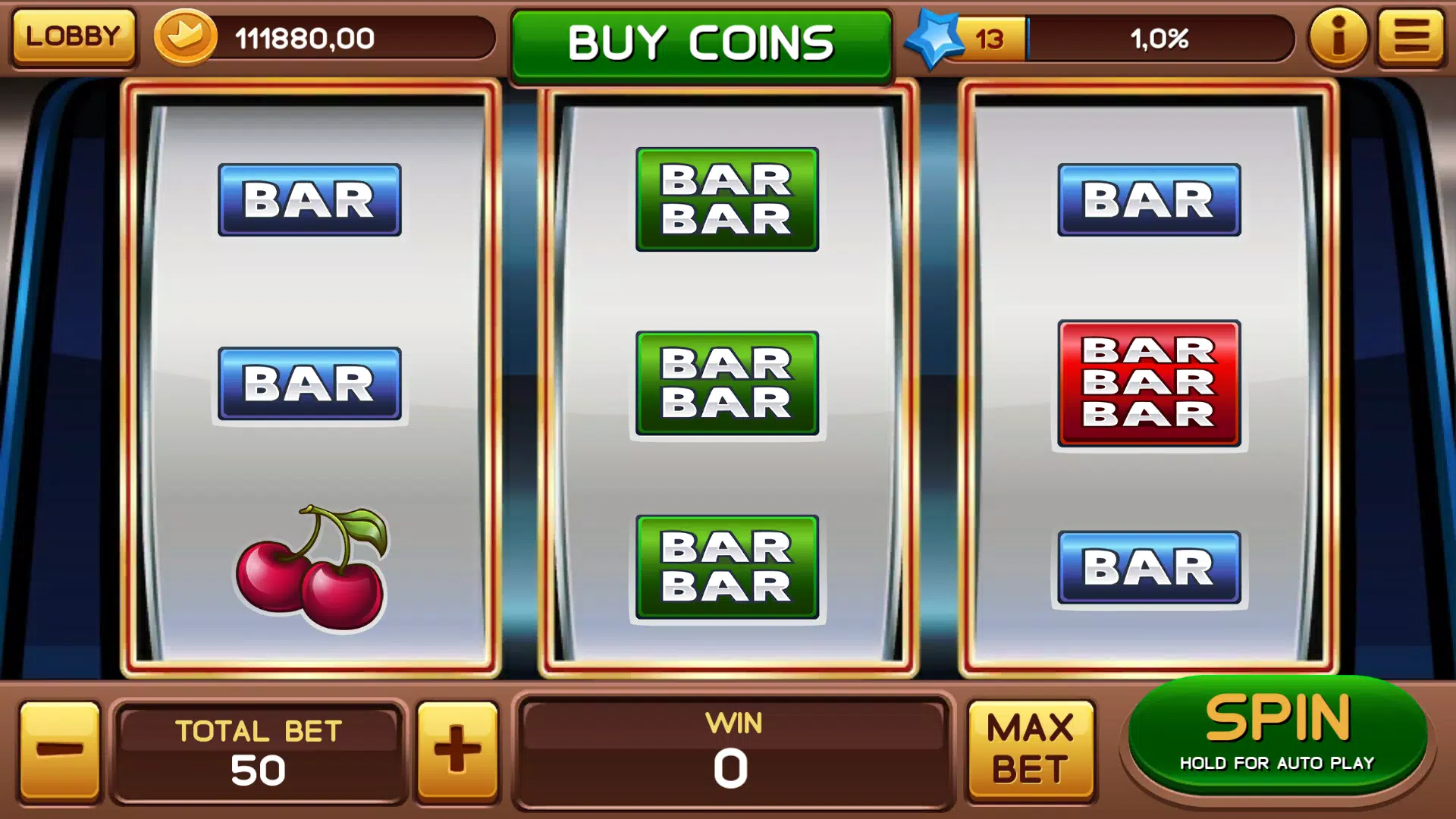The height and width of the screenshot is (819, 1456).
Task: Increase total bet with plus button
Action: 457,750
